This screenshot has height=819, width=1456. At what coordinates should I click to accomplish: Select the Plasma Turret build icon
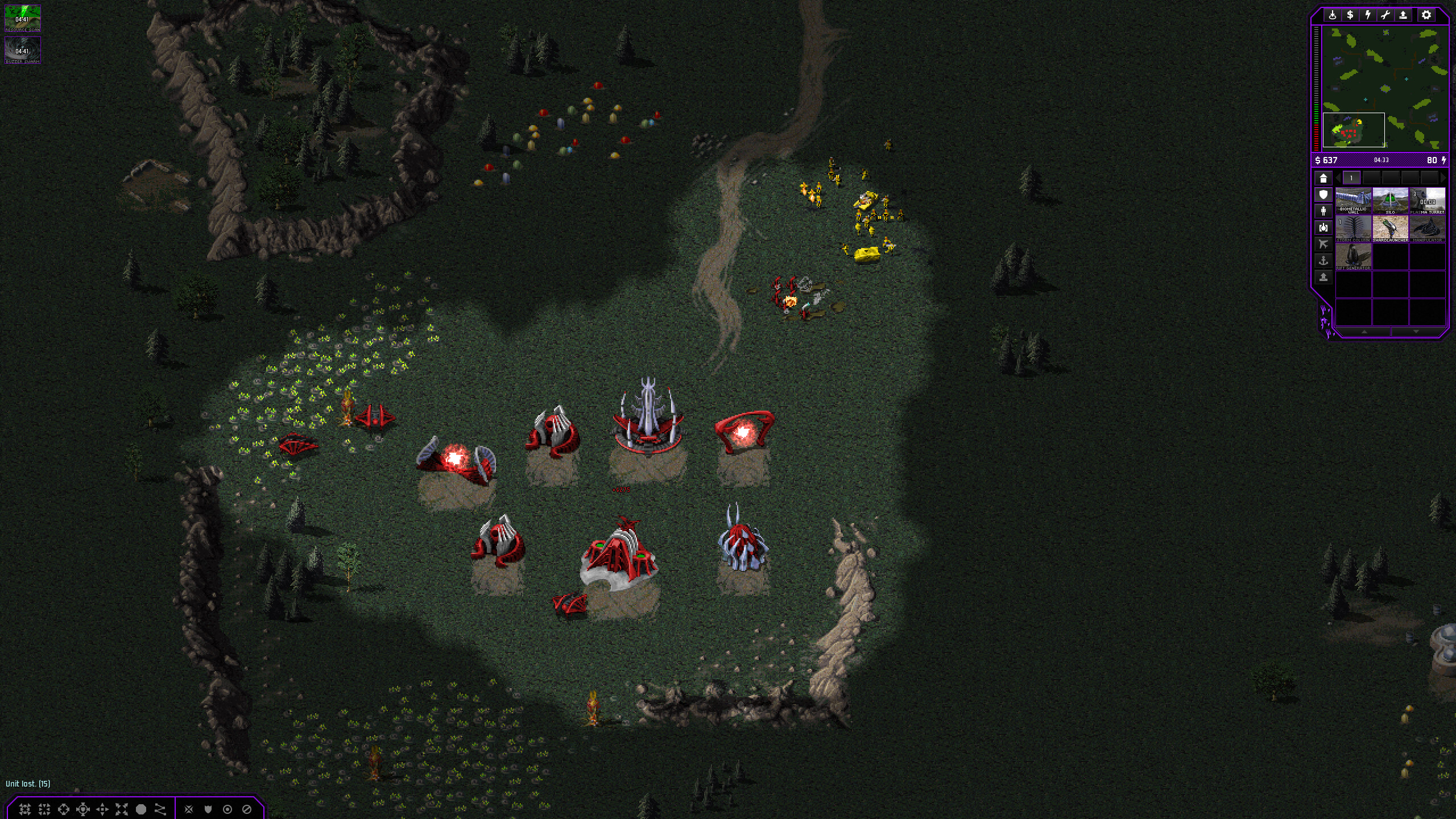pyautogui.click(x=1428, y=201)
